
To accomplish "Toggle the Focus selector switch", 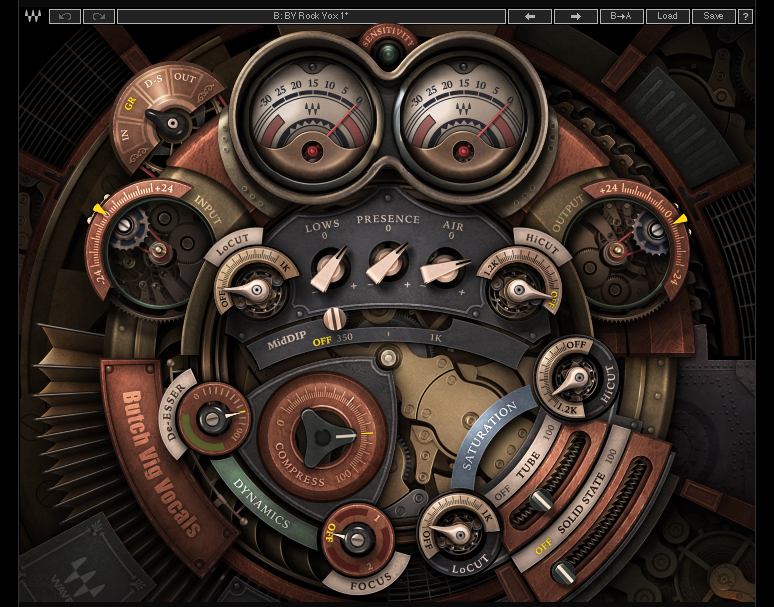I will click(x=357, y=539).
